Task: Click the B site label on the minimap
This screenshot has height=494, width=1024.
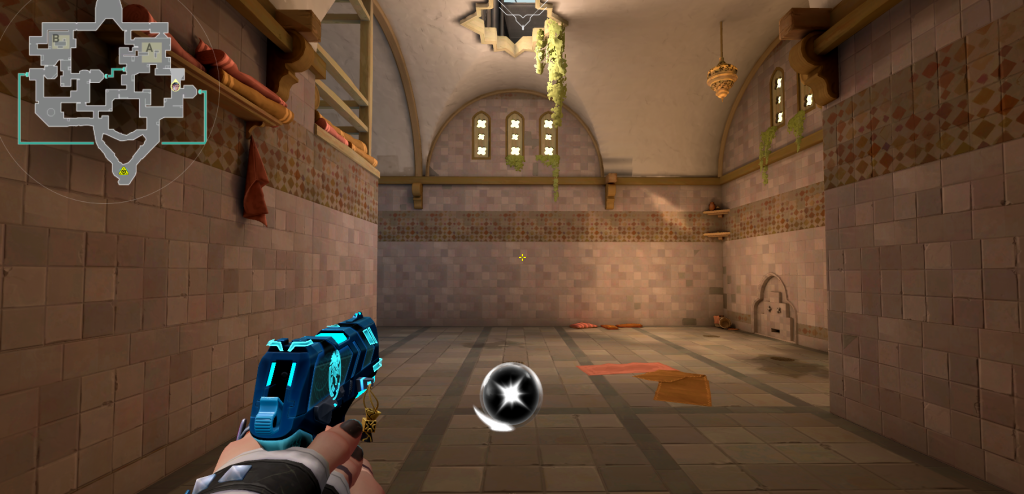Action: [57, 40]
